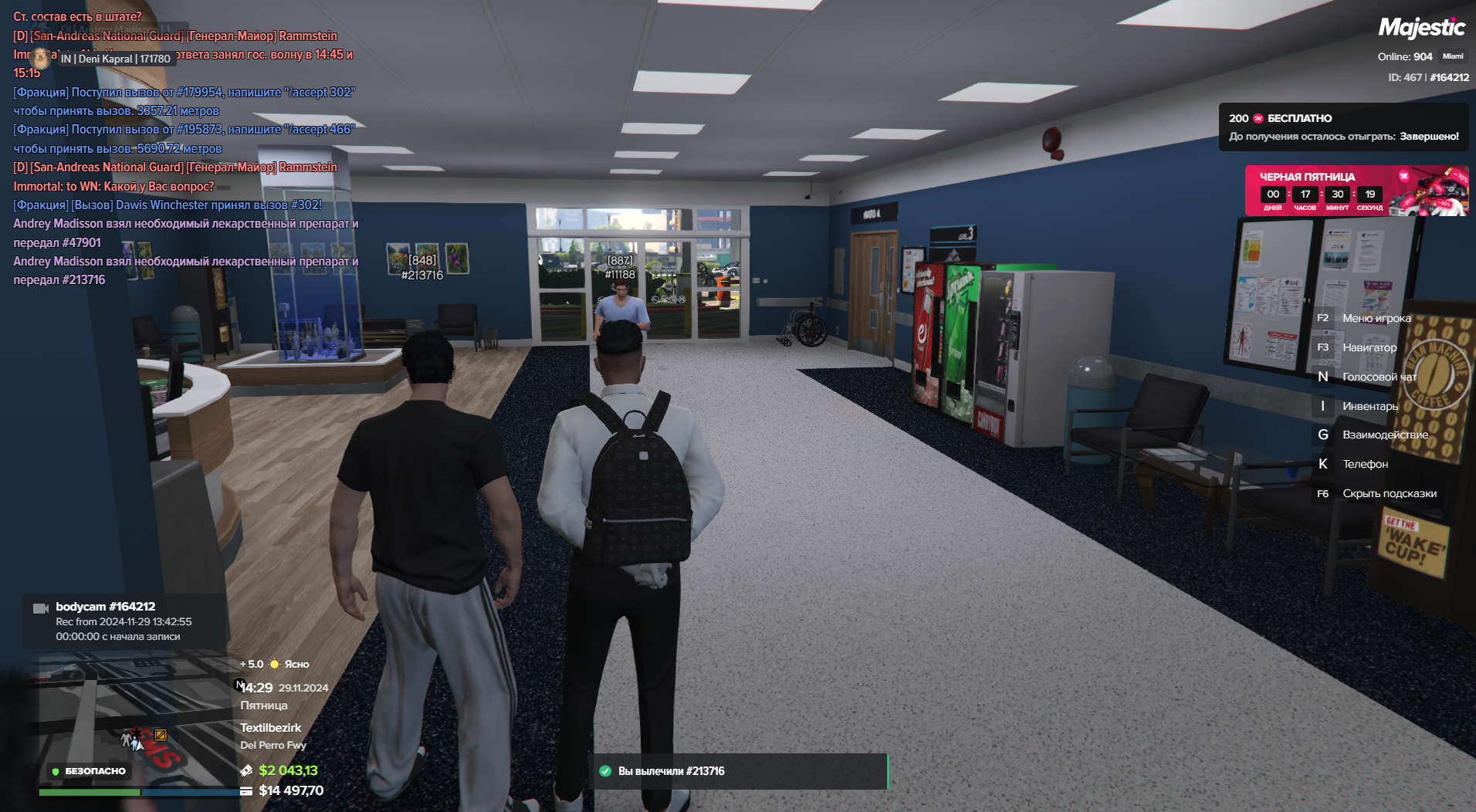This screenshot has width=1476, height=812.
Task: Click the Вы вылечили #213716 notification
Action: (738, 771)
